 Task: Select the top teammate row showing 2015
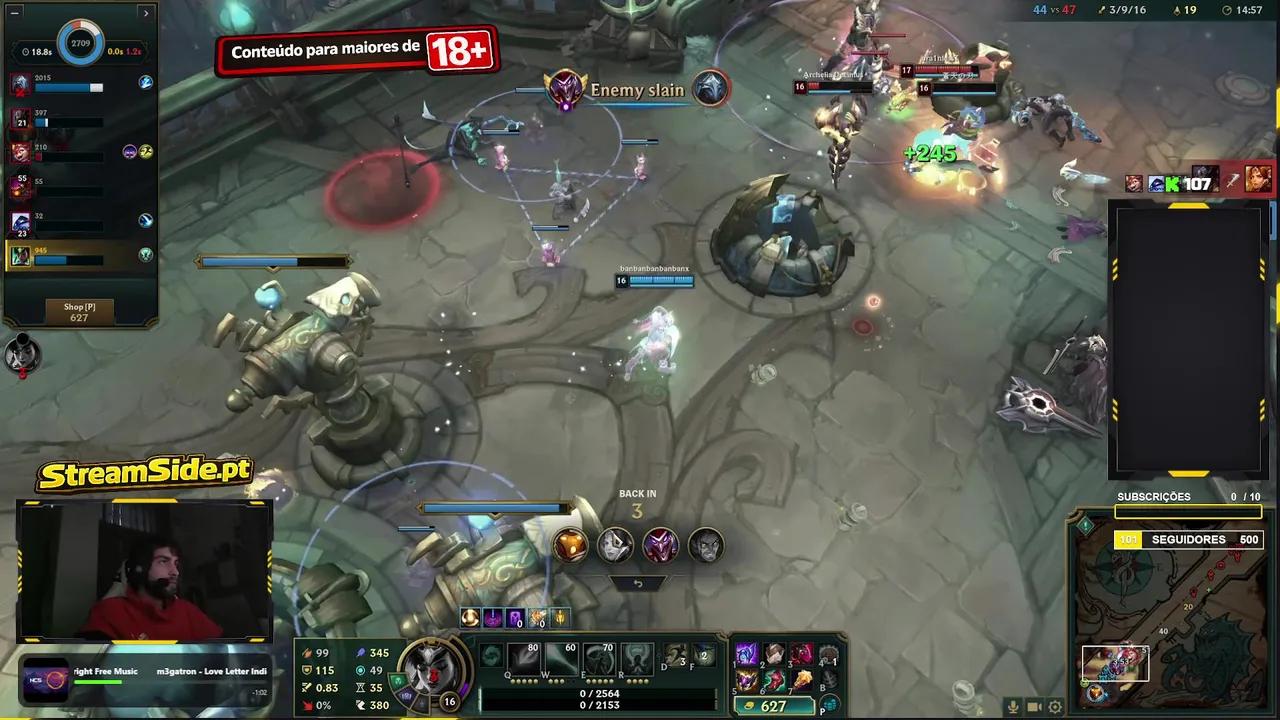[x=80, y=84]
